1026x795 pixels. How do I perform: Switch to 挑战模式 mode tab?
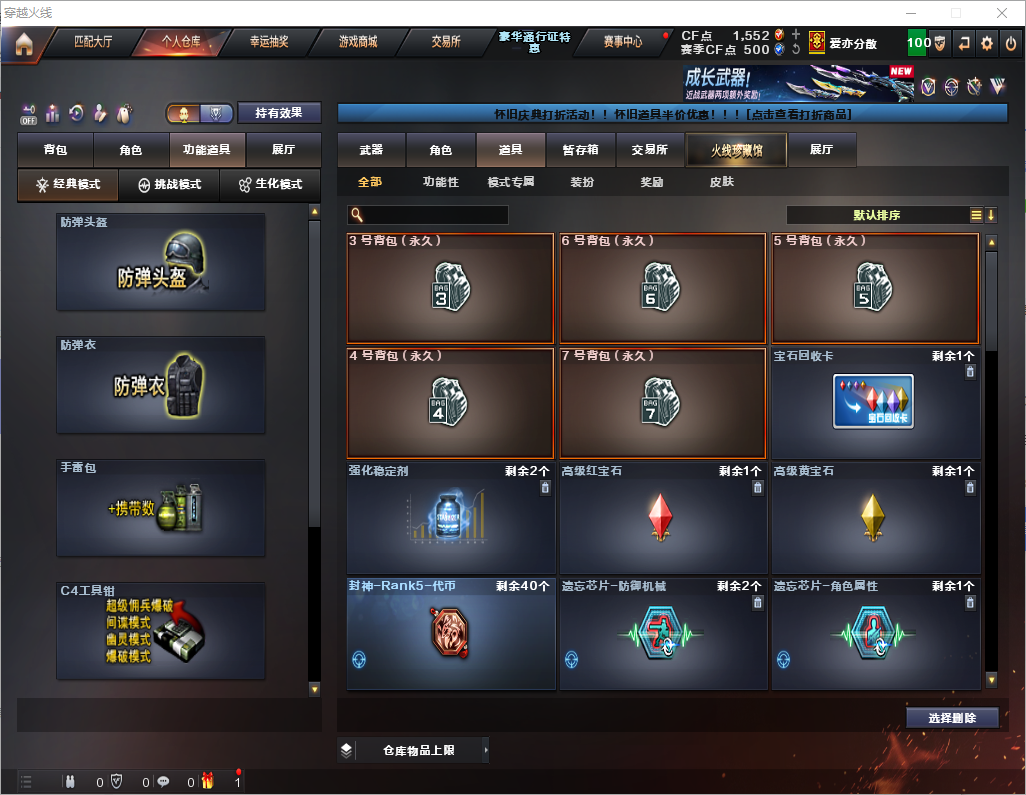coord(170,185)
